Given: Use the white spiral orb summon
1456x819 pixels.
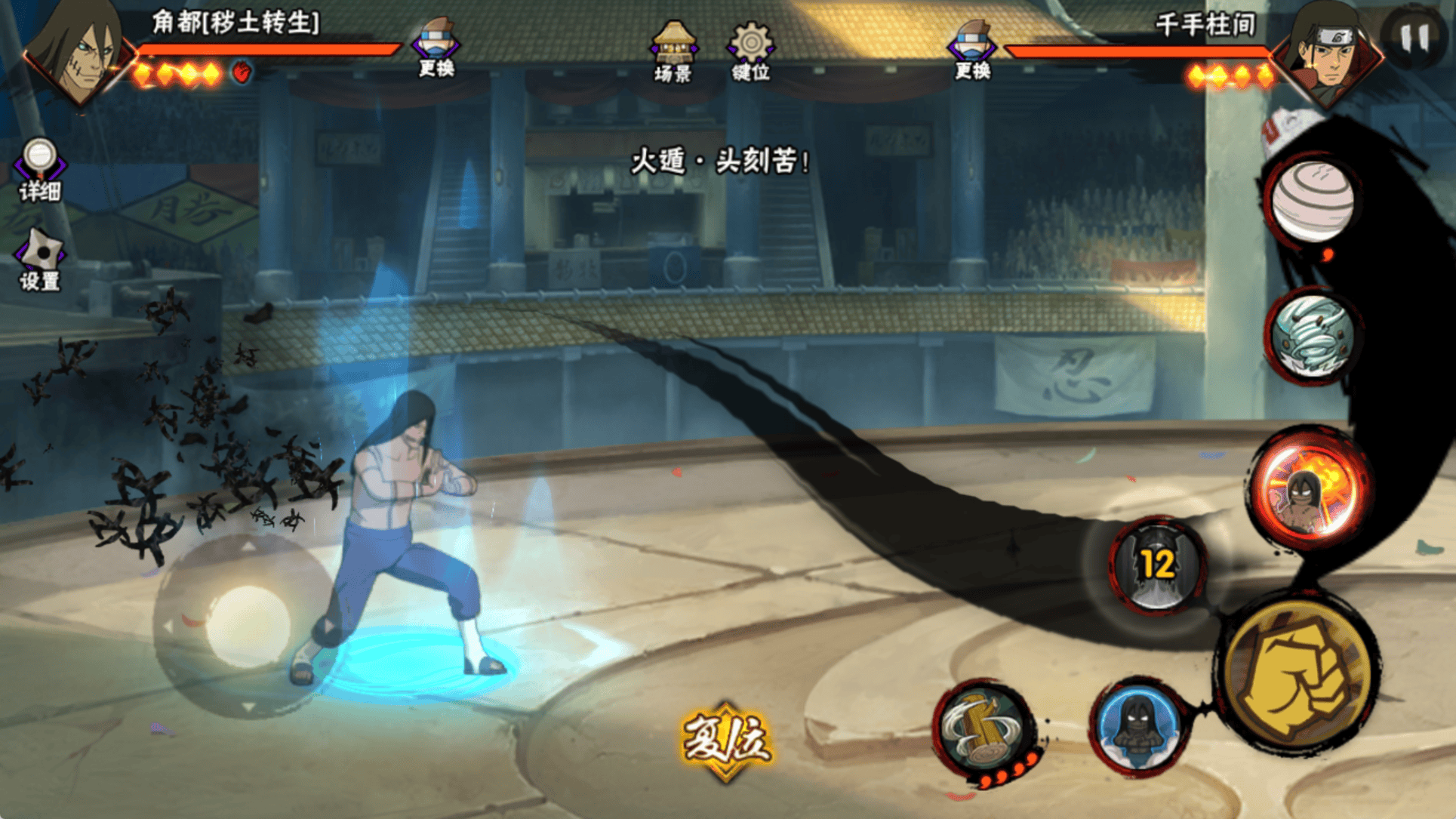Looking at the screenshot, I should [x=1312, y=200].
